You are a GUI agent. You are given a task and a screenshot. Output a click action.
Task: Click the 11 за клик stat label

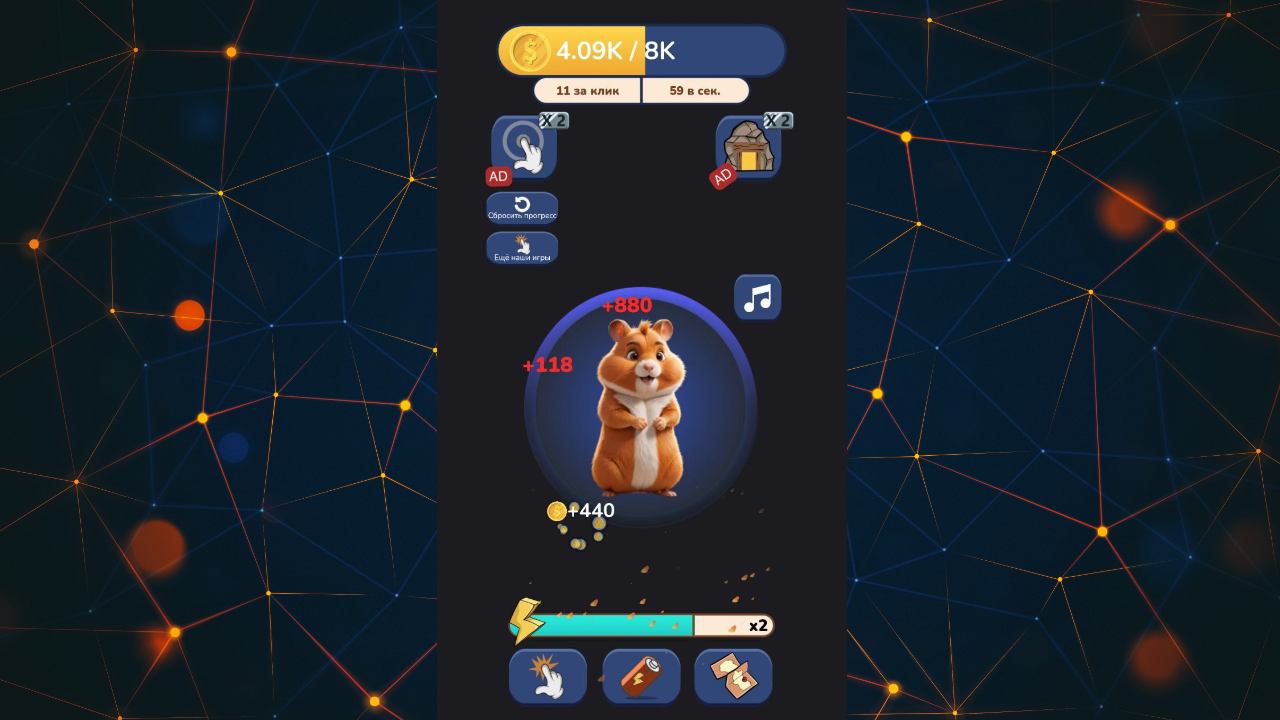(x=587, y=90)
